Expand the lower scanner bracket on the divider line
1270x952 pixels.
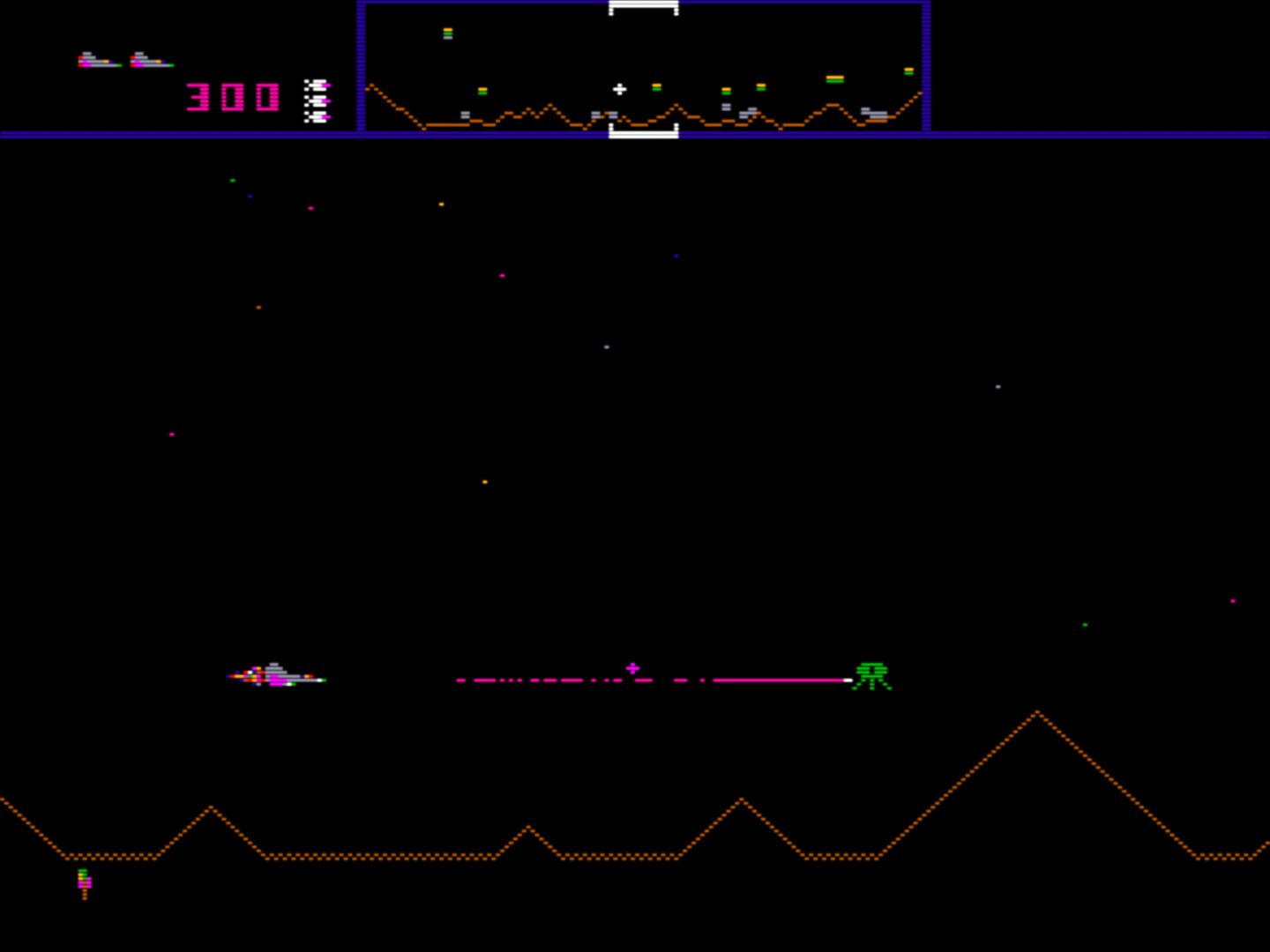643,130
